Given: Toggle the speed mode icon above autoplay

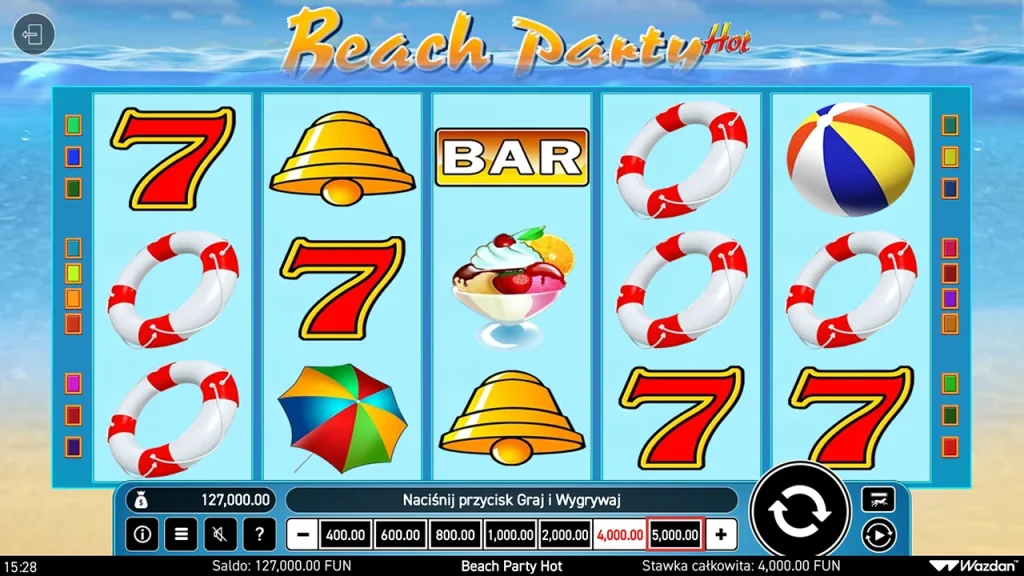Looking at the screenshot, I should pyautogui.click(x=878, y=498).
